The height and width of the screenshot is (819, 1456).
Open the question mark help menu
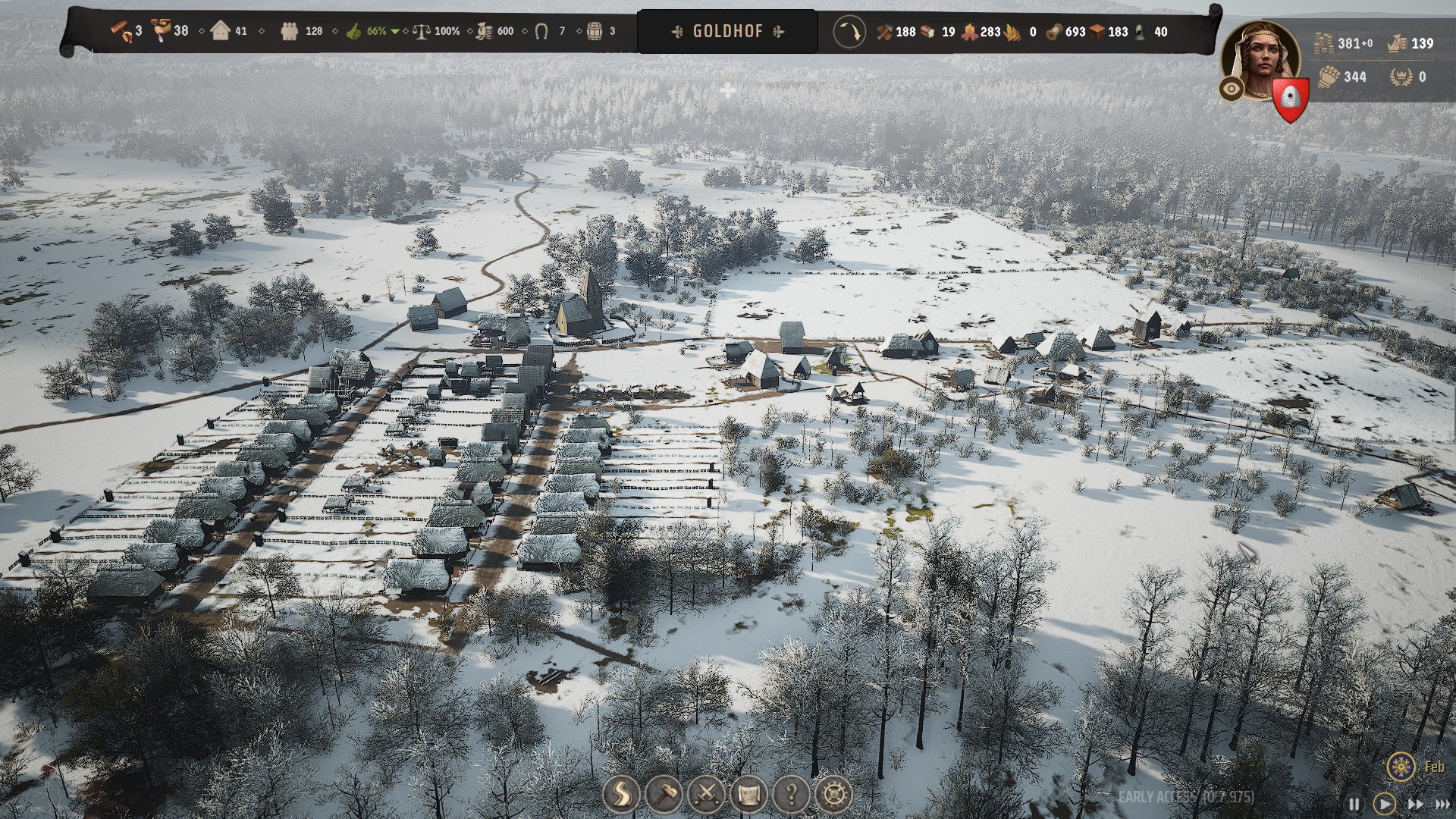[x=791, y=795]
